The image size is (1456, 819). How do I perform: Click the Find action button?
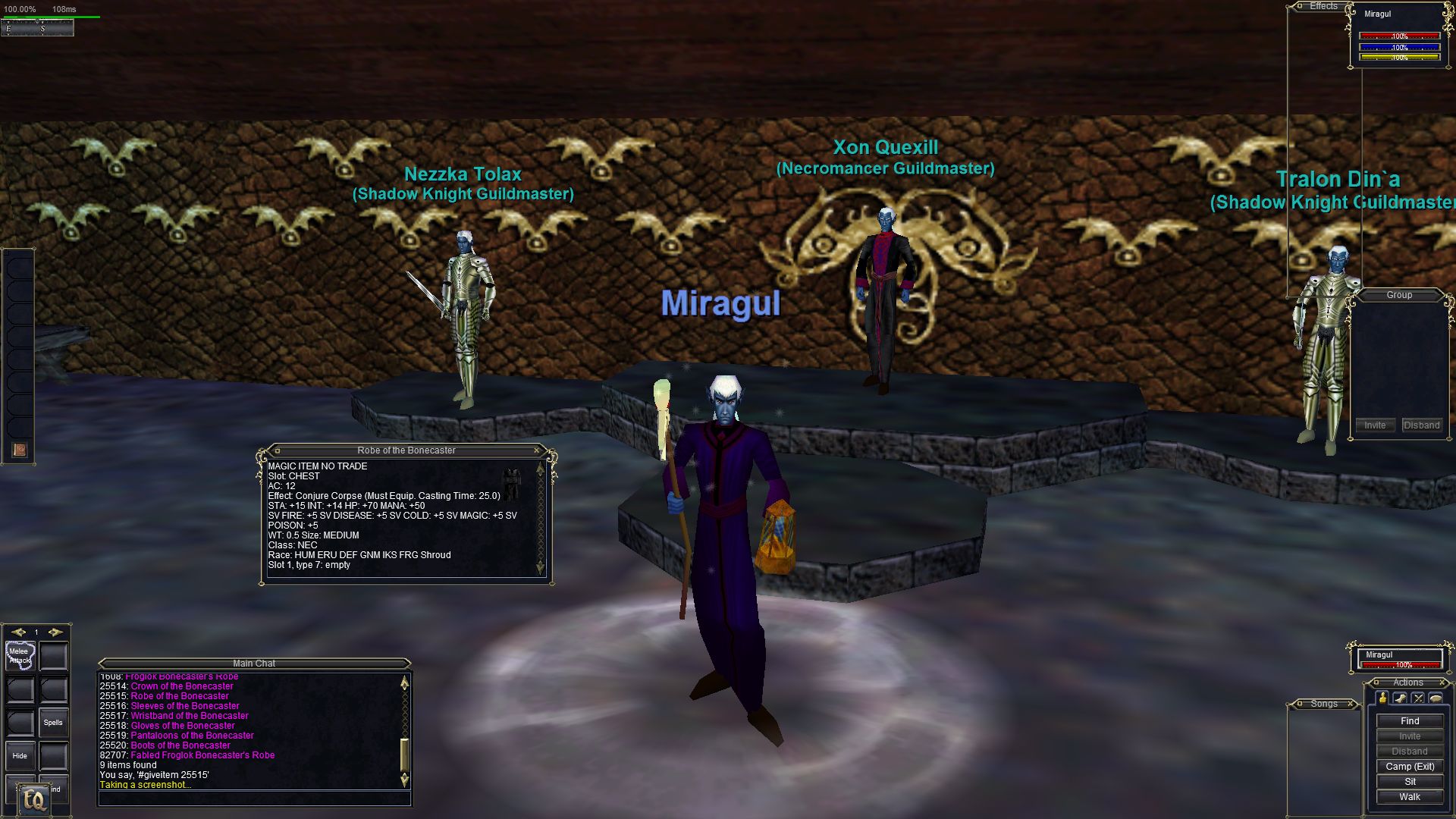point(1410,721)
